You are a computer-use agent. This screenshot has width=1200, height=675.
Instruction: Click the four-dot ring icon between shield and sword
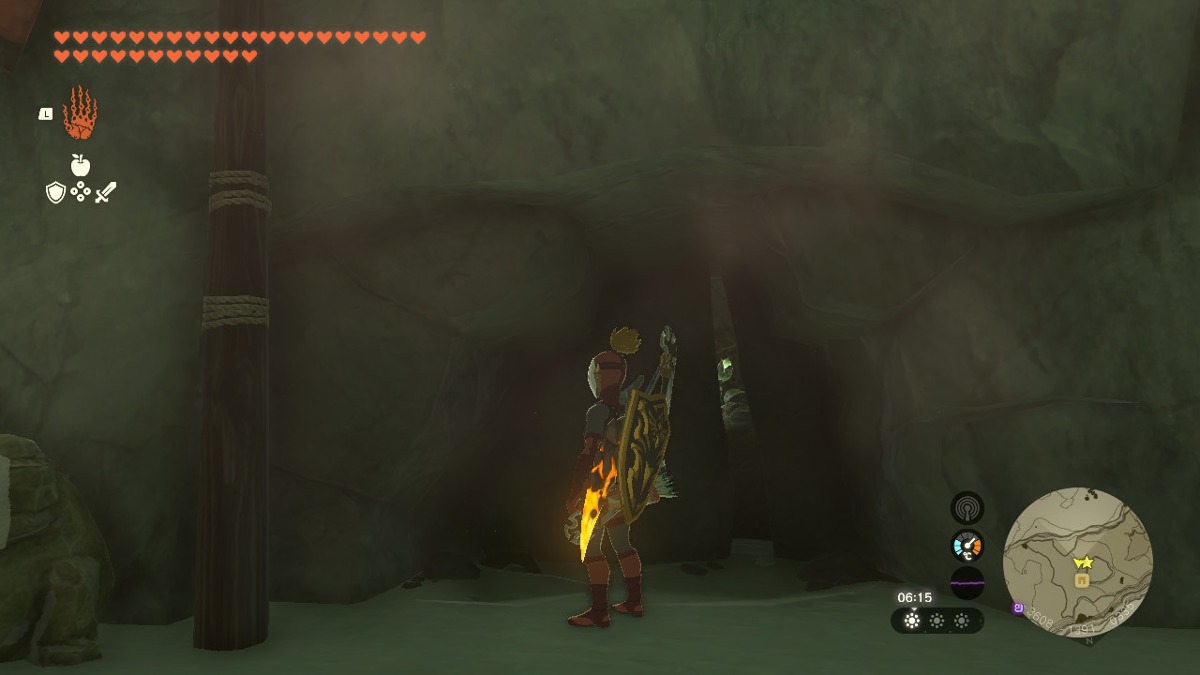[x=80, y=192]
